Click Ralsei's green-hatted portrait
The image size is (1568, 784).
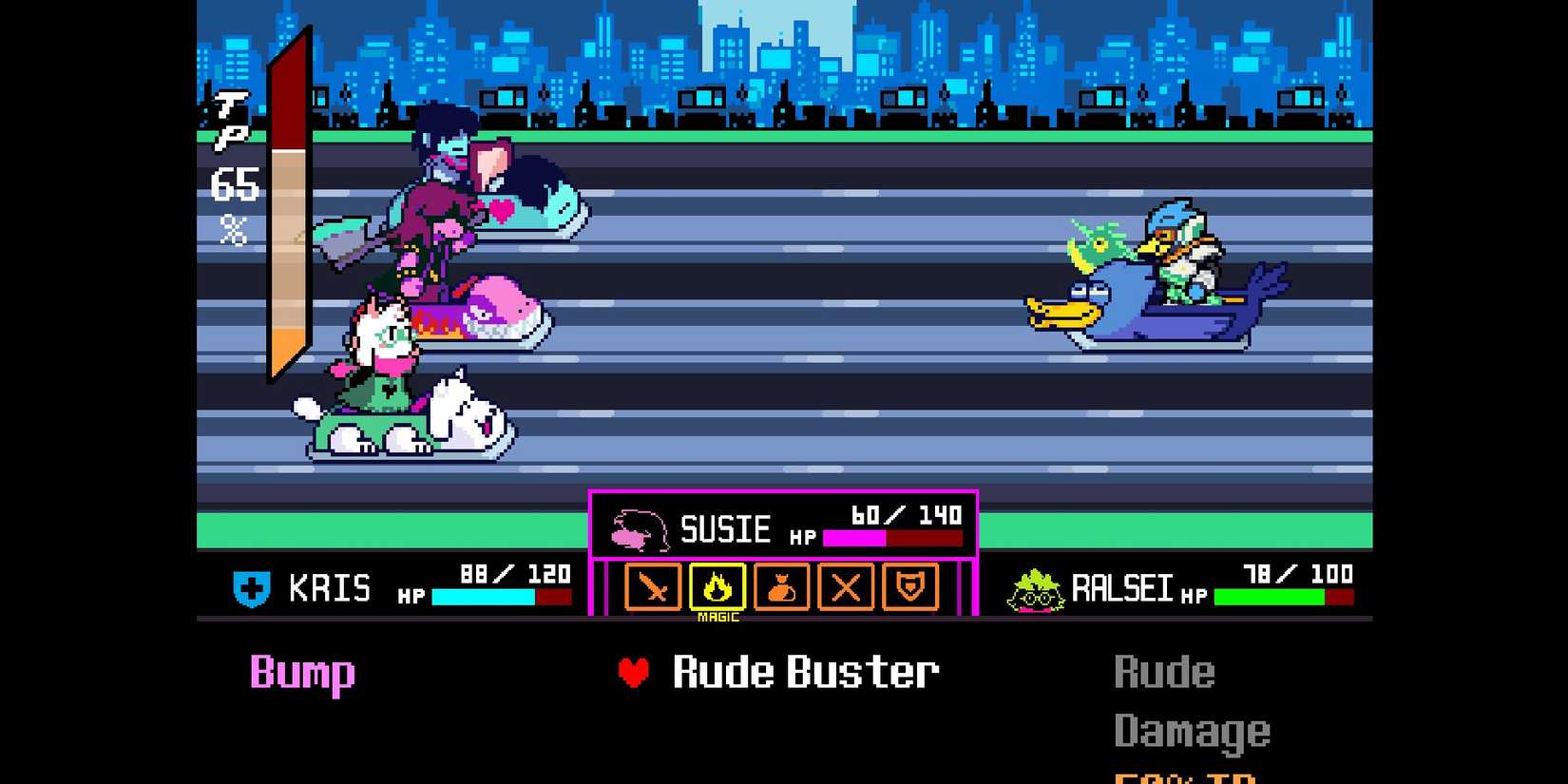point(1036,587)
